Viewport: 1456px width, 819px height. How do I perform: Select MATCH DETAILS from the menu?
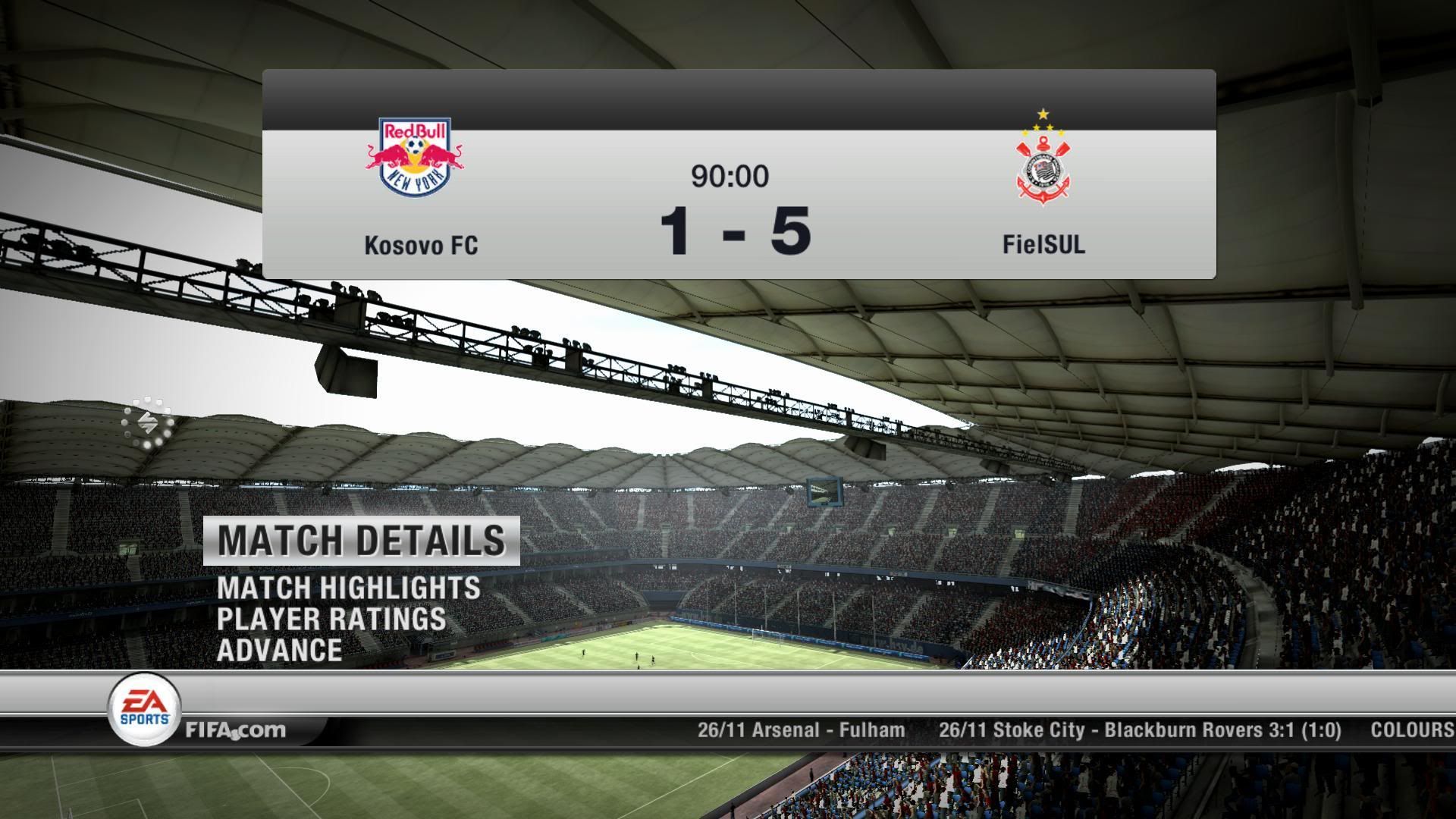click(362, 541)
